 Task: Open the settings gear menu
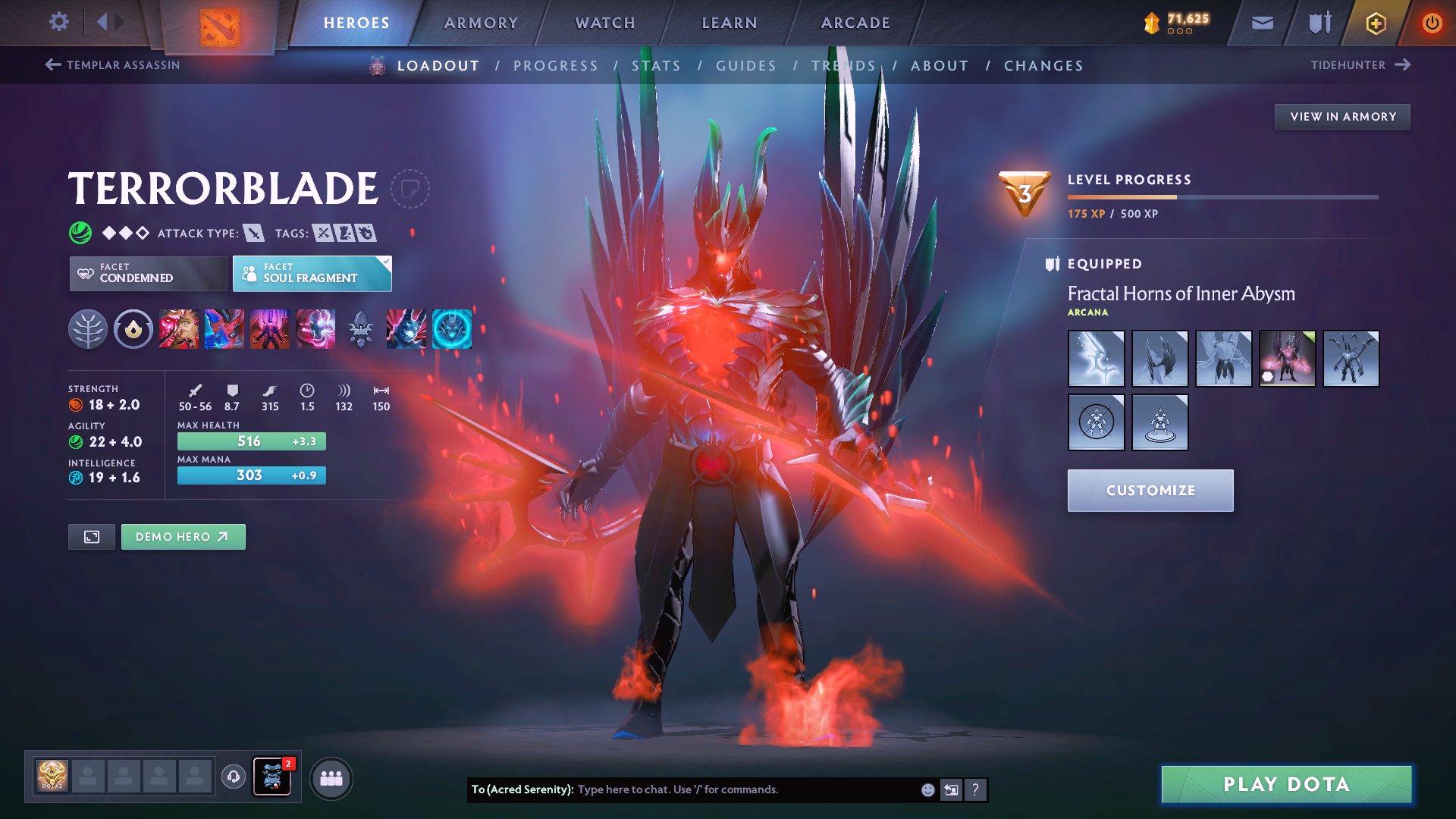click(x=58, y=22)
